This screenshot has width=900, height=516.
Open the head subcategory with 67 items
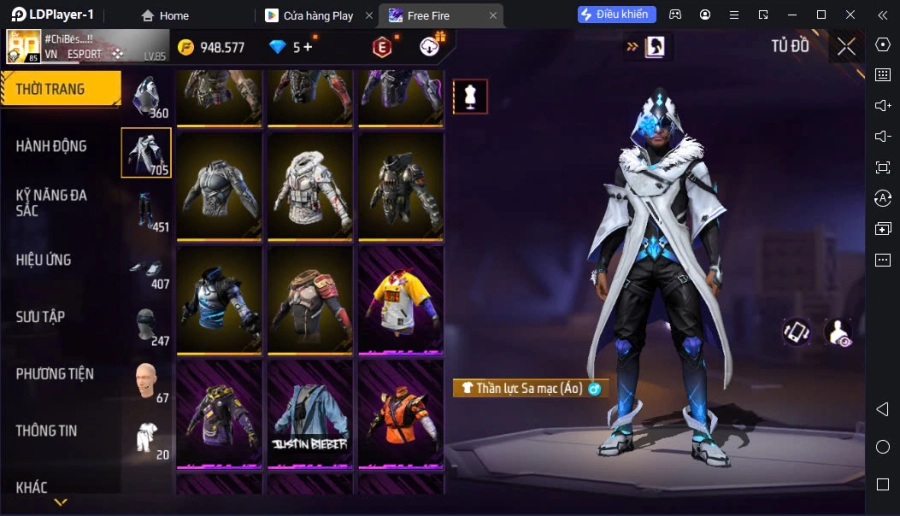point(147,382)
